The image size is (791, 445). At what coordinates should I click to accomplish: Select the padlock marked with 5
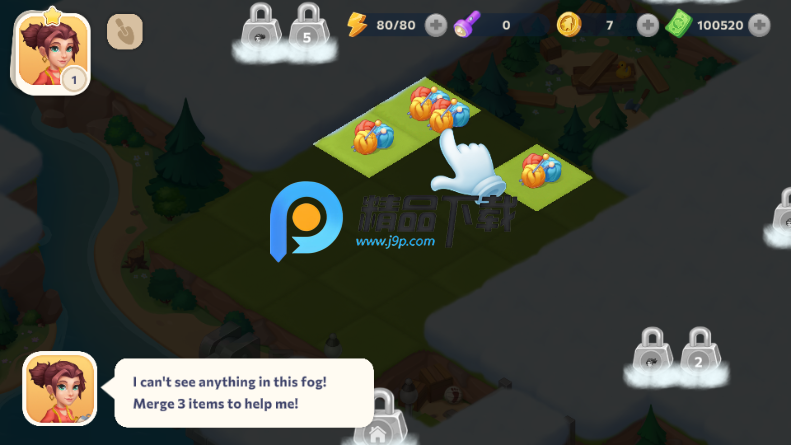click(x=306, y=27)
